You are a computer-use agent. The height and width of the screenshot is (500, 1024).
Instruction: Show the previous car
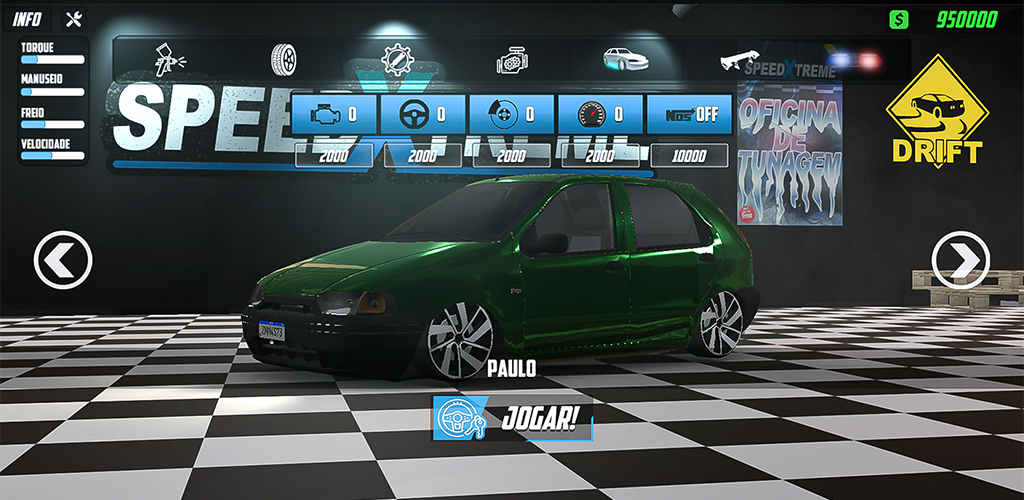click(x=63, y=261)
